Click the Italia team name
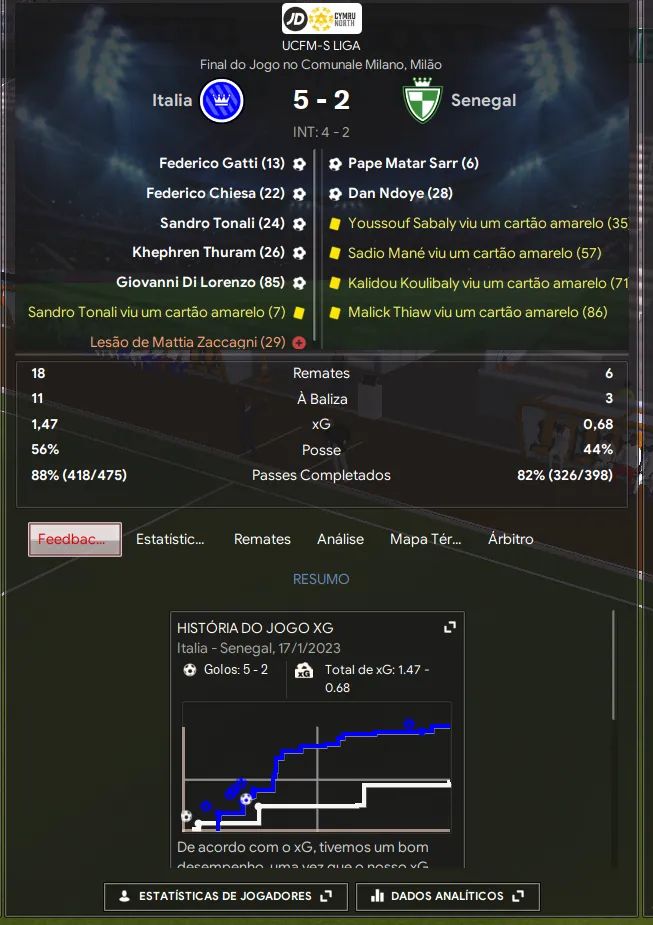Image resolution: width=653 pixels, height=925 pixels. (x=172, y=100)
